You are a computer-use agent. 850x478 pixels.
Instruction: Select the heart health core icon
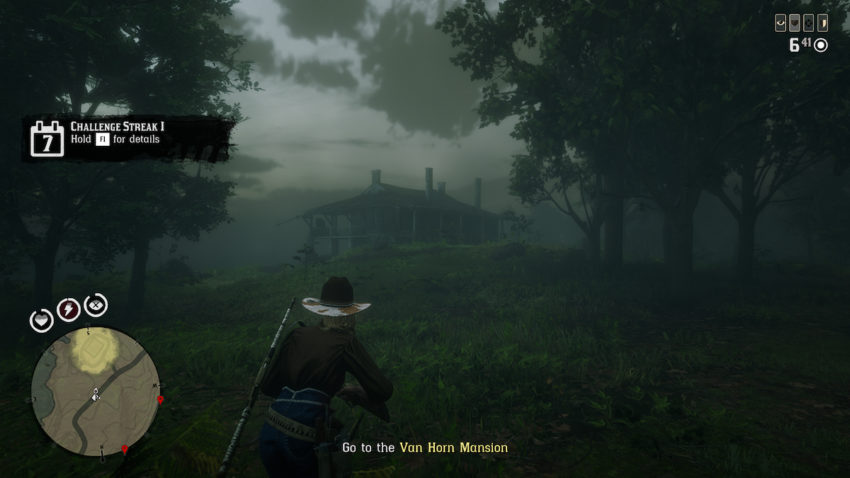42,320
